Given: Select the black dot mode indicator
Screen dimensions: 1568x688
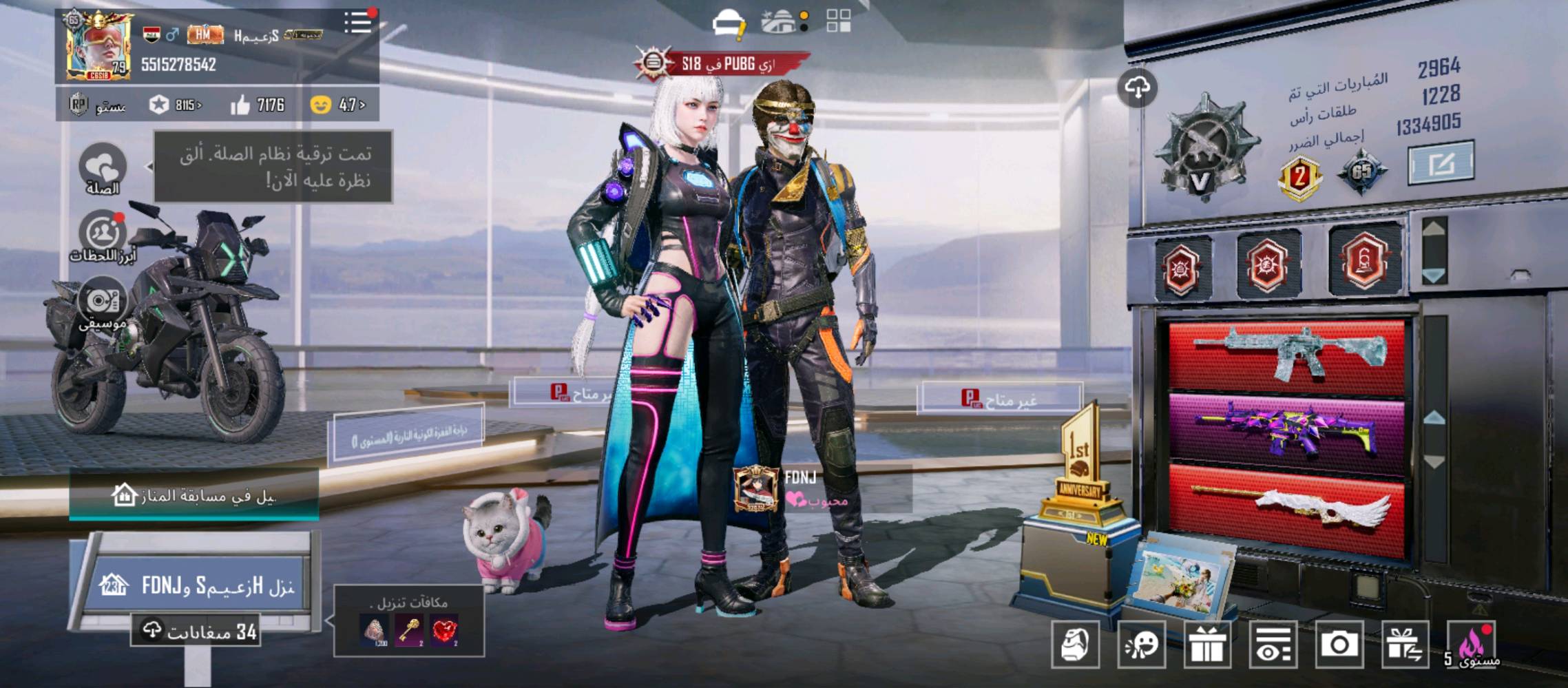Looking at the screenshot, I should [x=803, y=29].
